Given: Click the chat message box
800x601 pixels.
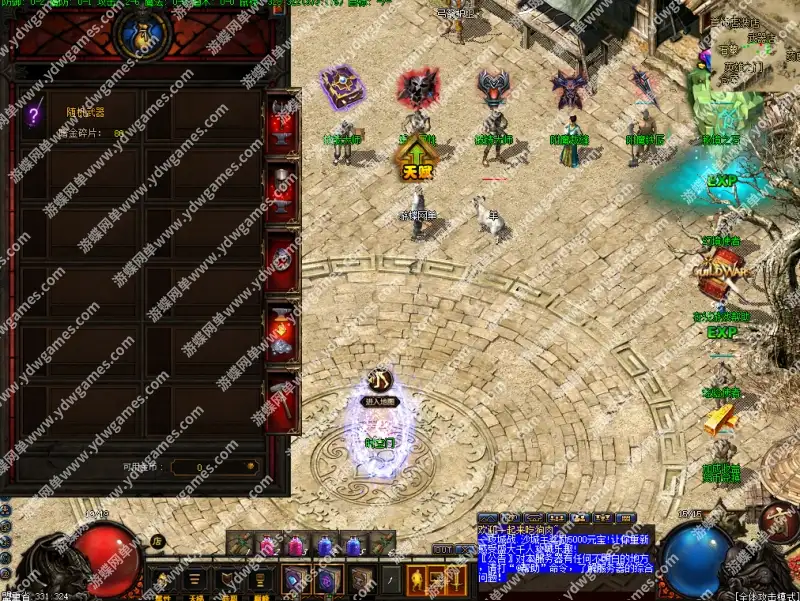Looking at the screenshot, I should pos(565,556).
